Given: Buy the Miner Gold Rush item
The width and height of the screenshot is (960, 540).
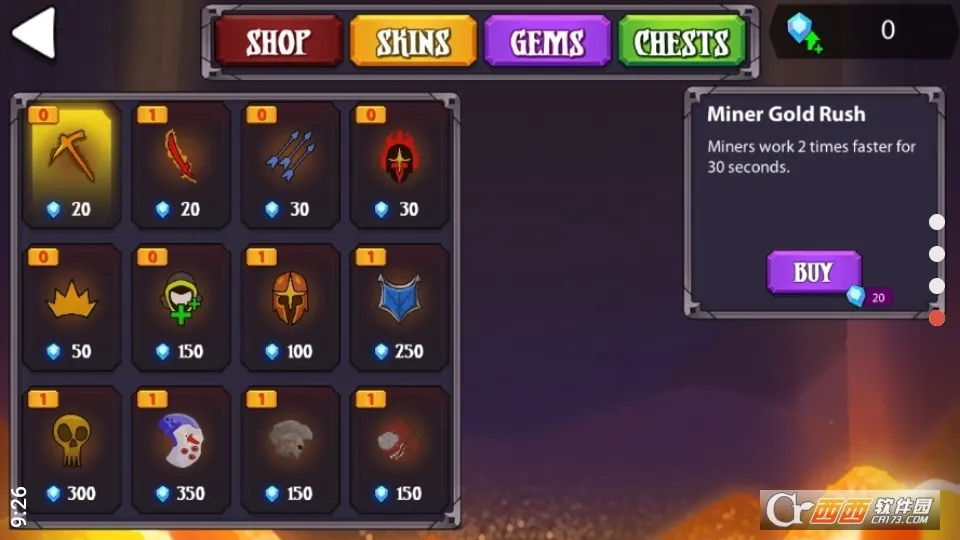Looking at the screenshot, I should (x=813, y=273).
